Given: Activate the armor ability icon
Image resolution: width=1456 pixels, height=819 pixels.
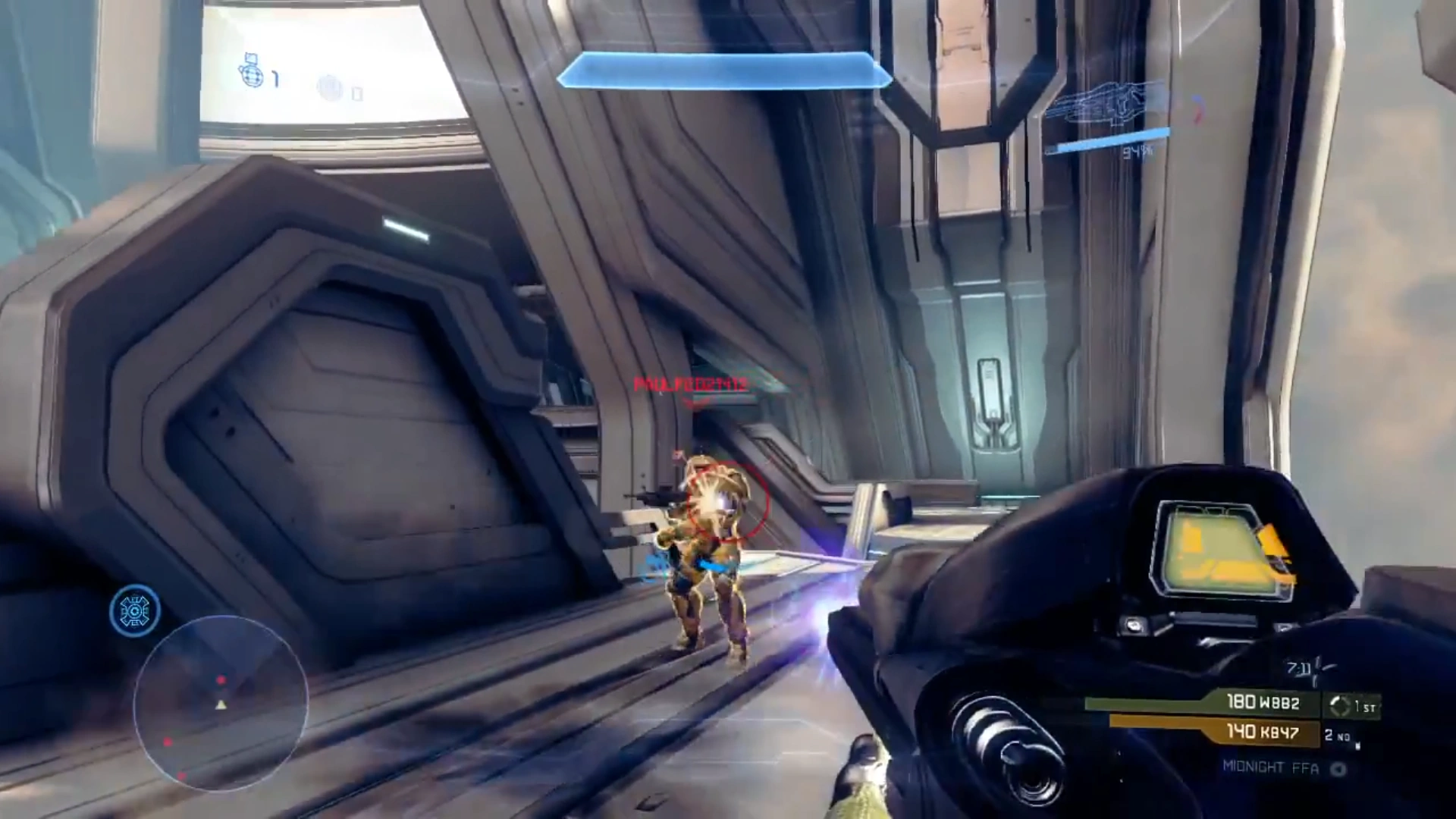Looking at the screenshot, I should pyautogui.click(x=135, y=610).
